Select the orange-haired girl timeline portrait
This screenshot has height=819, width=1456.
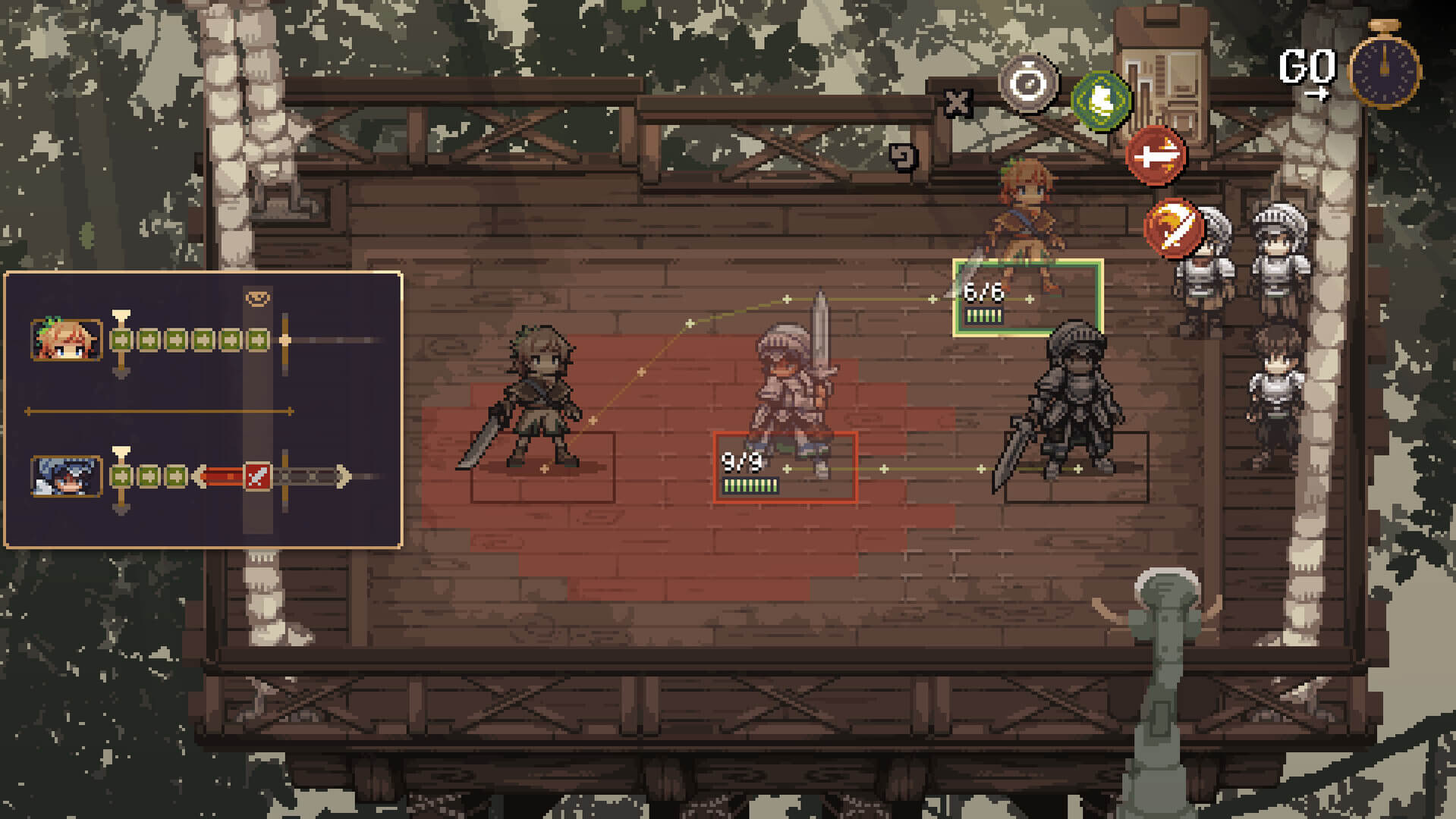click(66, 340)
